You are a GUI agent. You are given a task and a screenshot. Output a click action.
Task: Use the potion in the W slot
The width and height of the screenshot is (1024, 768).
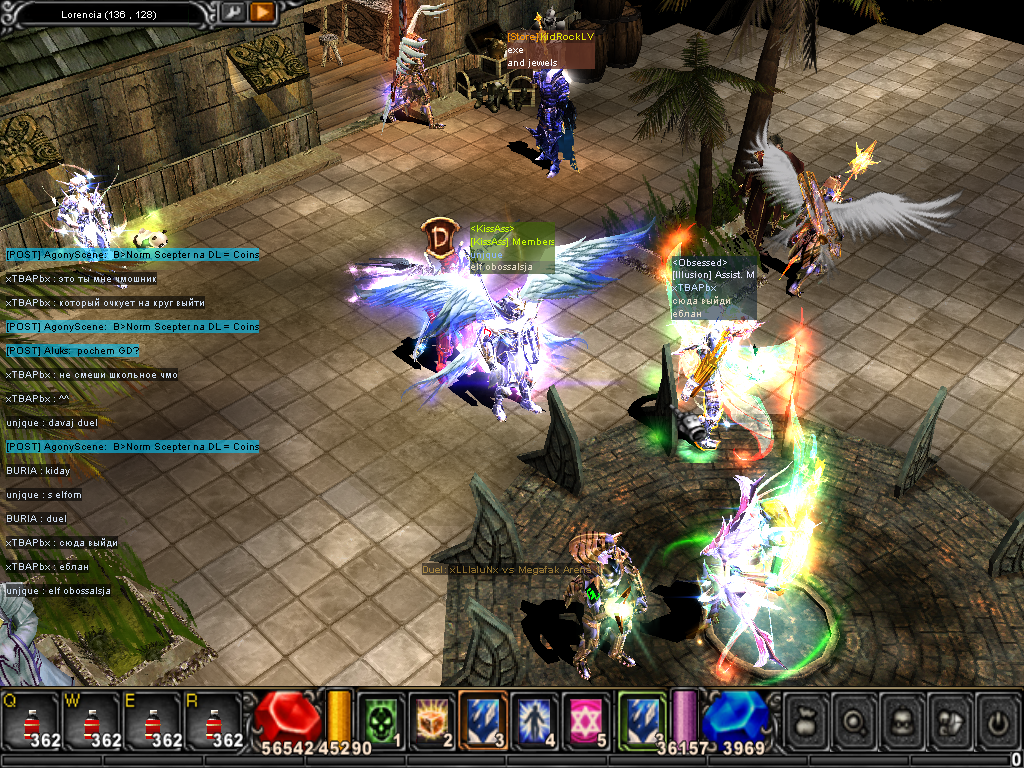point(92,720)
